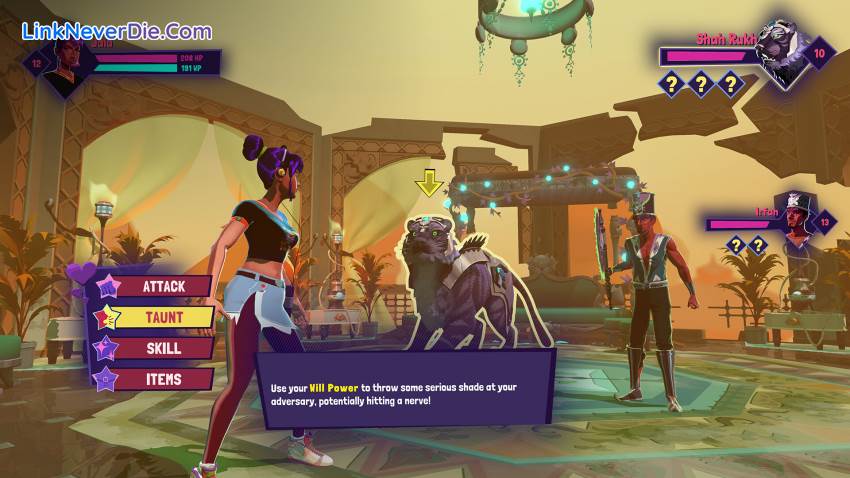Select the Taunt command
The image size is (850, 478).
coord(162,318)
